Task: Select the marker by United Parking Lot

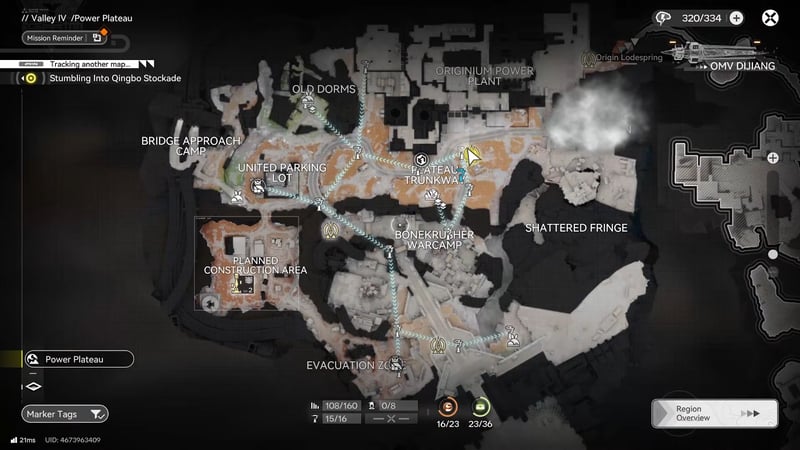Action: [x=258, y=186]
